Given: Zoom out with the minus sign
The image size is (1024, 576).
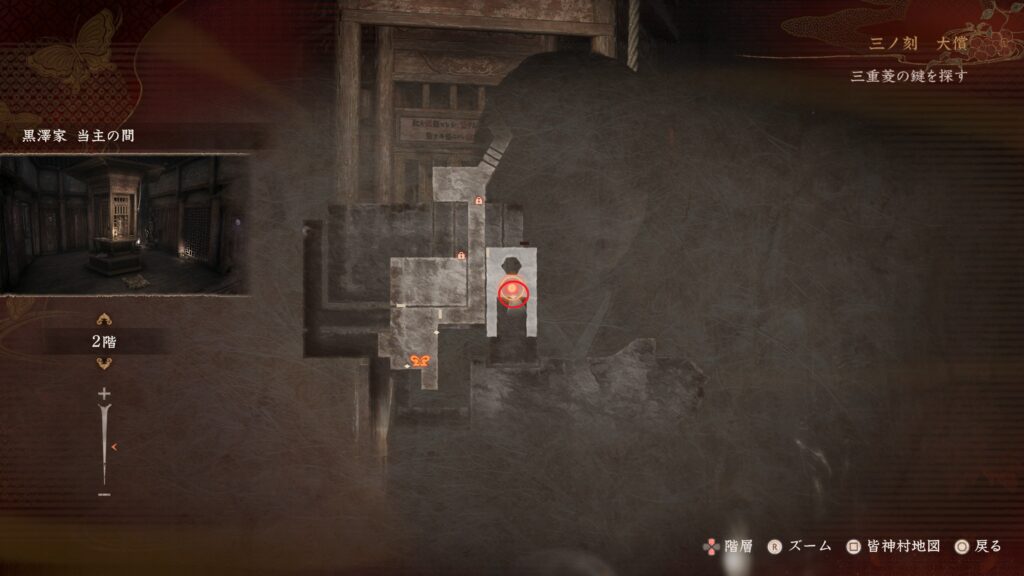Looking at the screenshot, I should (104, 494).
